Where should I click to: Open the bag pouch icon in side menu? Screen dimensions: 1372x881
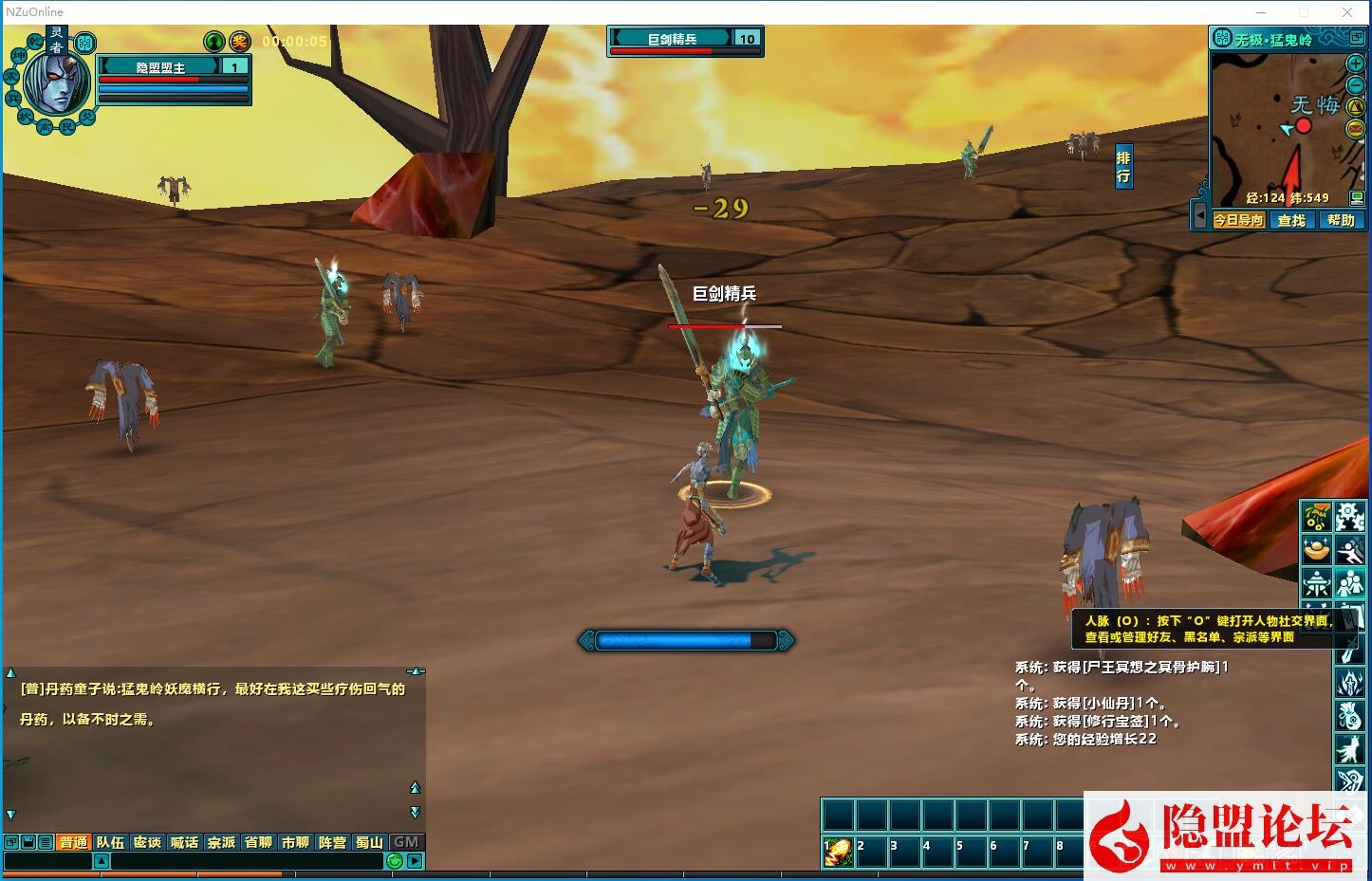pyautogui.click(x=1350, y=714)
